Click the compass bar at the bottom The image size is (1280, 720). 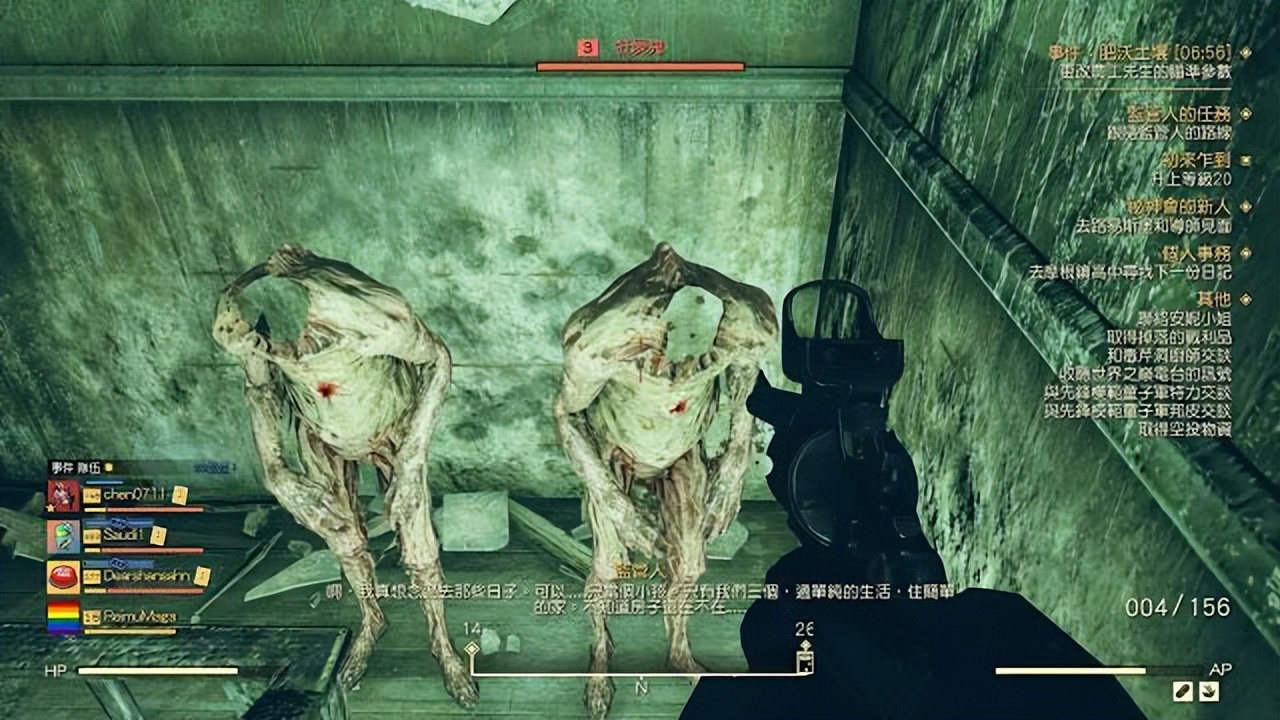pos(640,674)
